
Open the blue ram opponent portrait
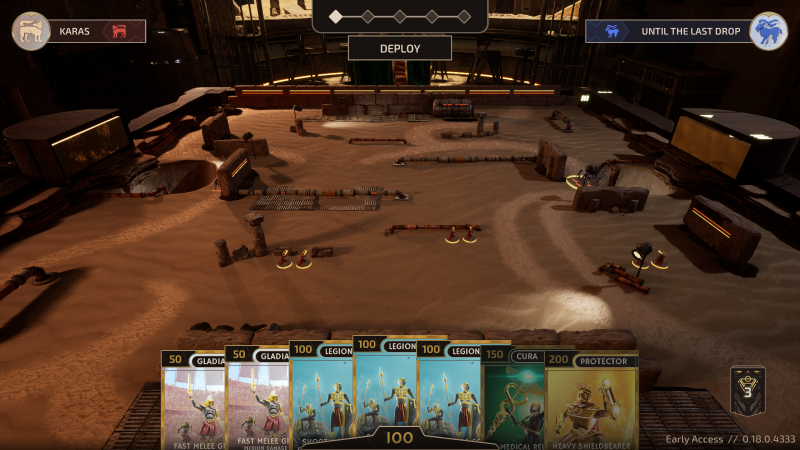(x=768, y=31)
